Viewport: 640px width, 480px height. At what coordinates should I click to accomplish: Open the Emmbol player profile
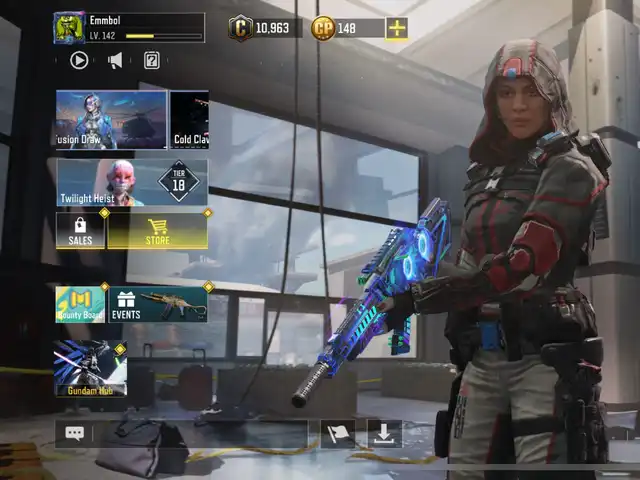point(128,27)
